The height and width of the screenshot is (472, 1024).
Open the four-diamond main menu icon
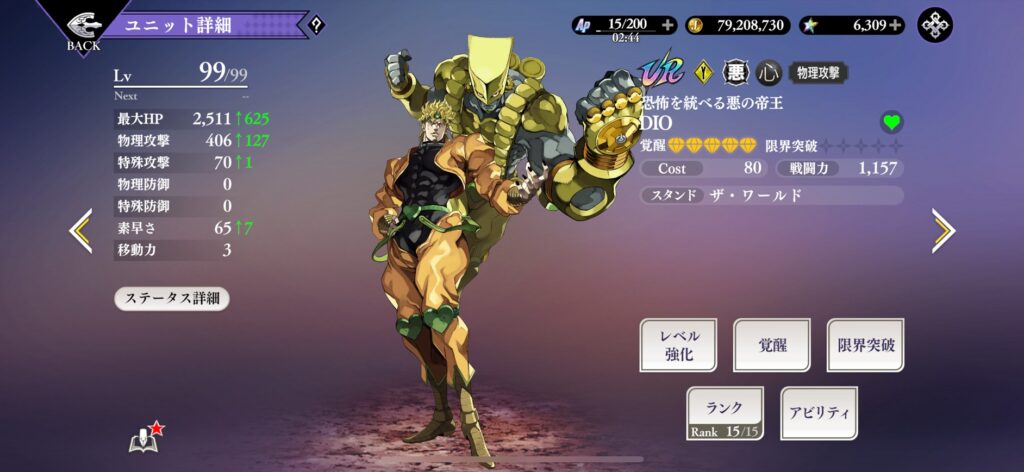tap(937, 25)
